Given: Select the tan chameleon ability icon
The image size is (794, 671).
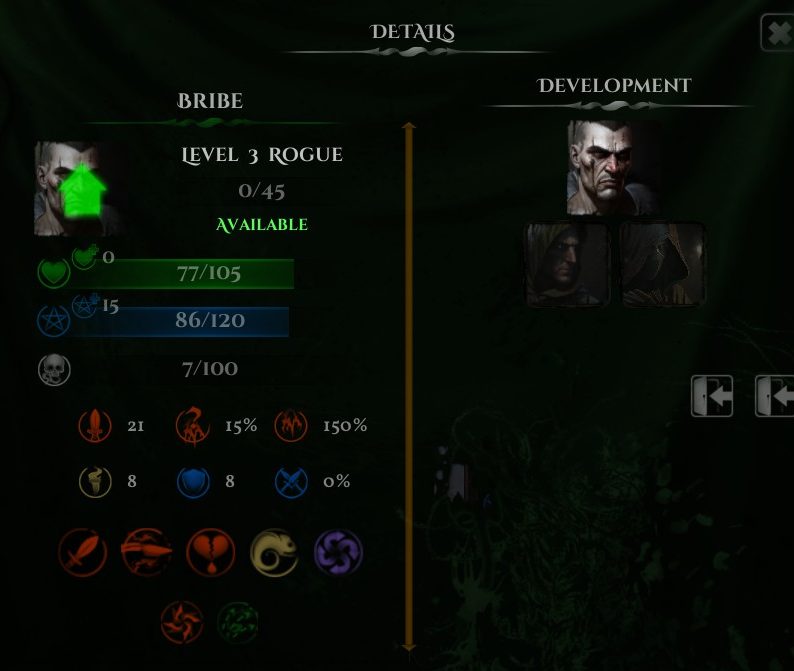Looking at the screenshot, I should pos(274,553).
